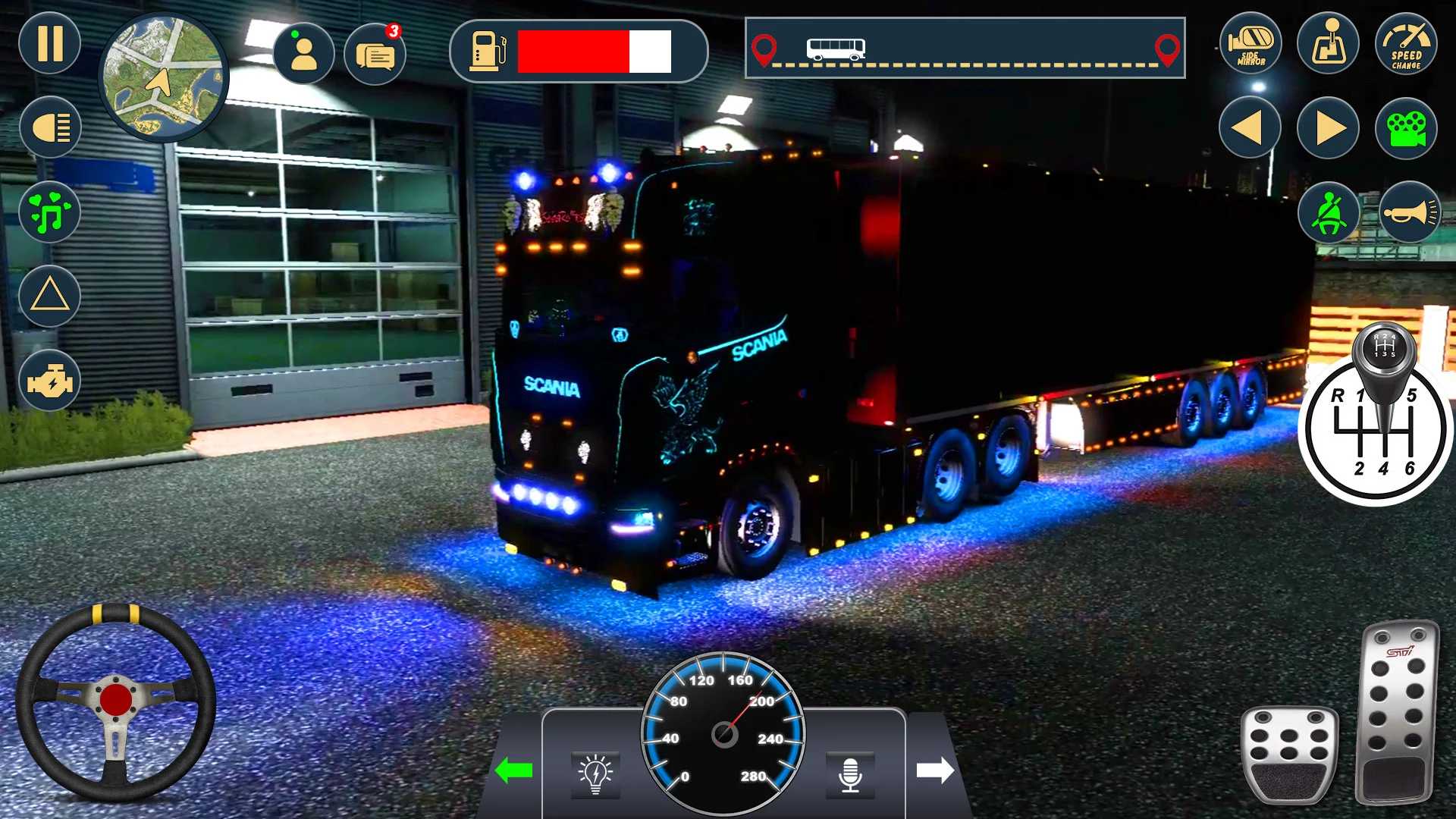Open the player profile icon

[x=303, y=54]
